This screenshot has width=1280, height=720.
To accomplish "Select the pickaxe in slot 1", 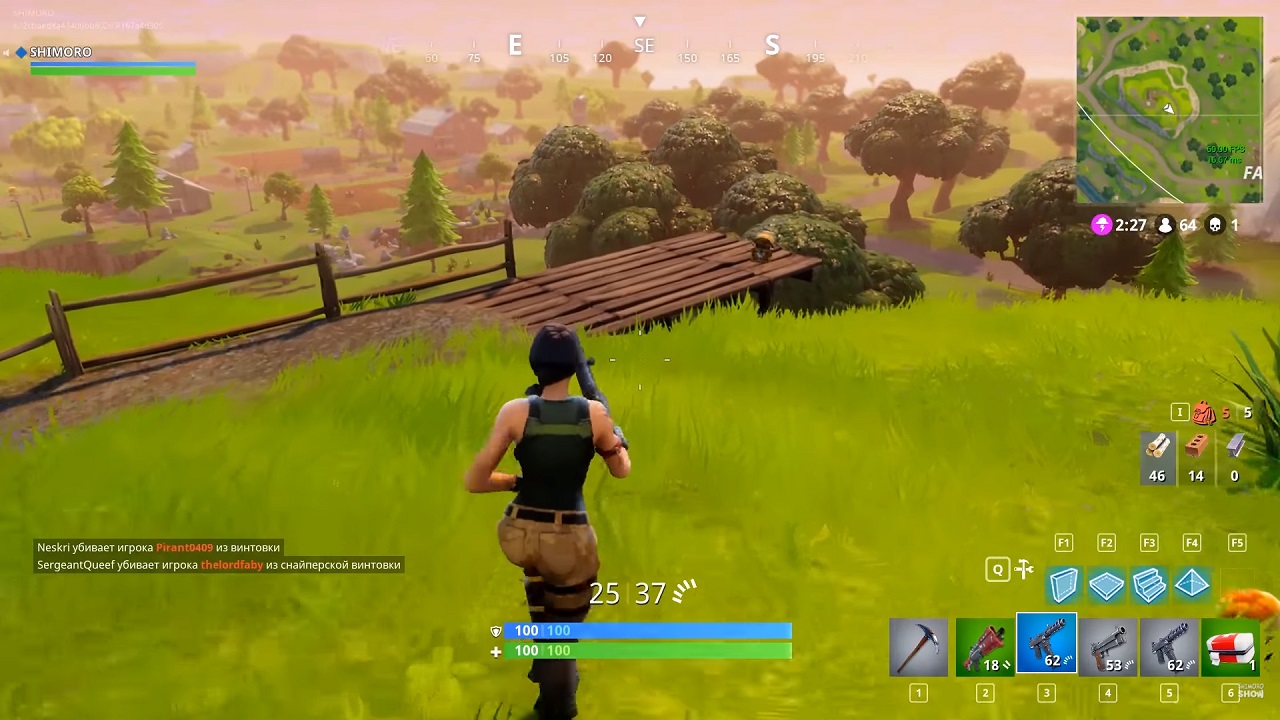I will coord(918,648).
